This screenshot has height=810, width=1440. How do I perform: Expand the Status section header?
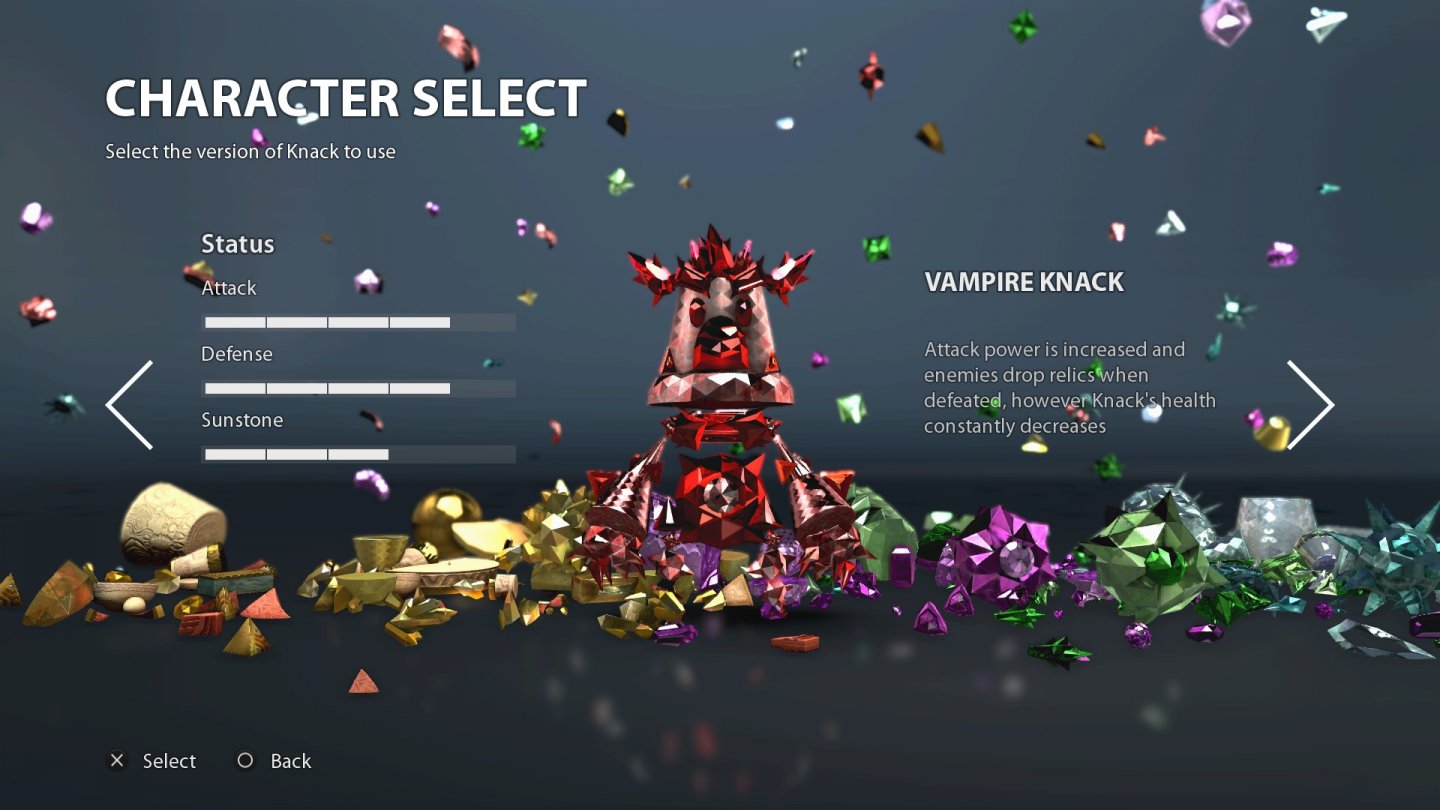click(238, 244)
